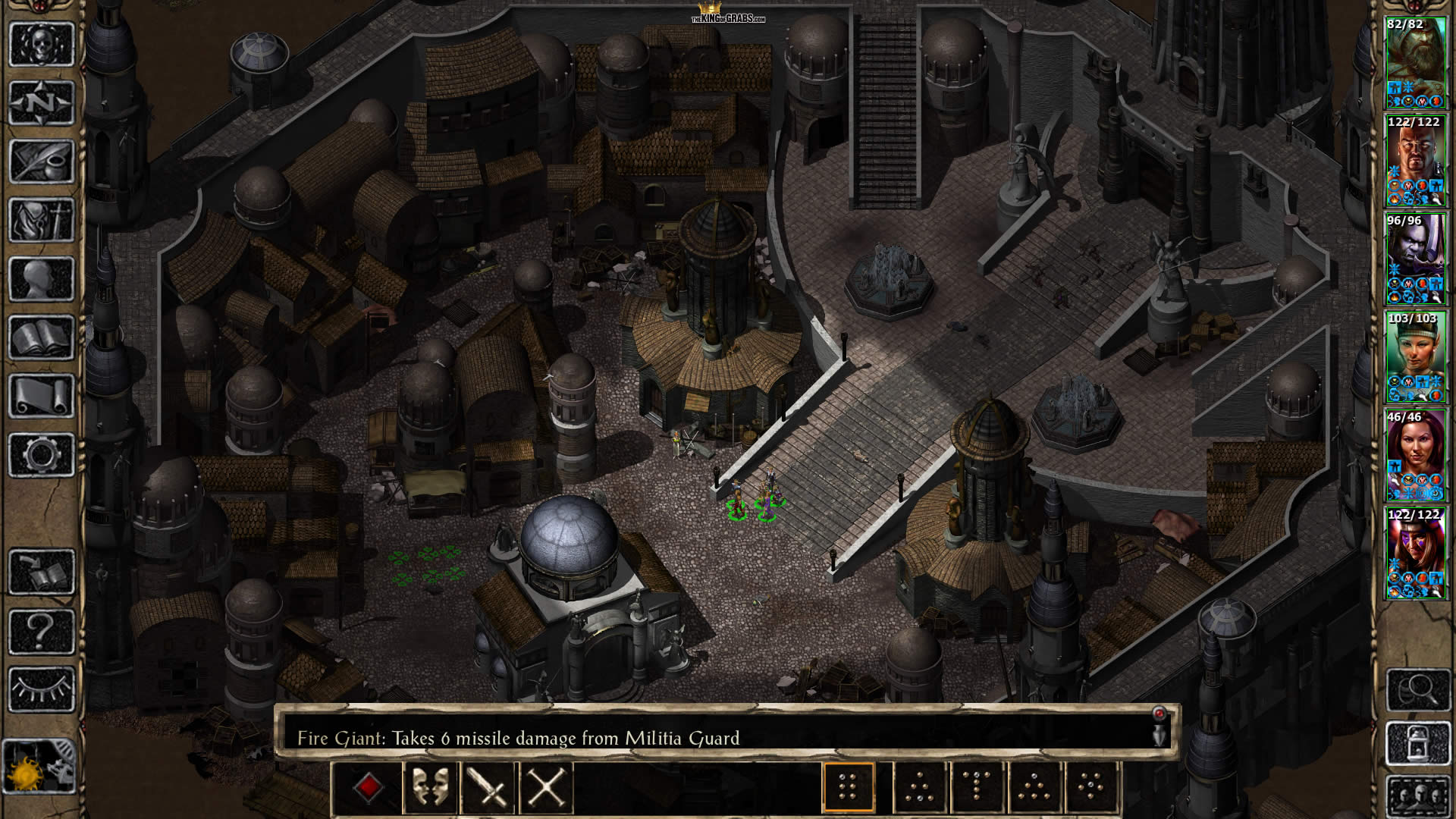Open the mage spellbook icon
Viewport: 1456px width, 819px height.
coord(41,337)
